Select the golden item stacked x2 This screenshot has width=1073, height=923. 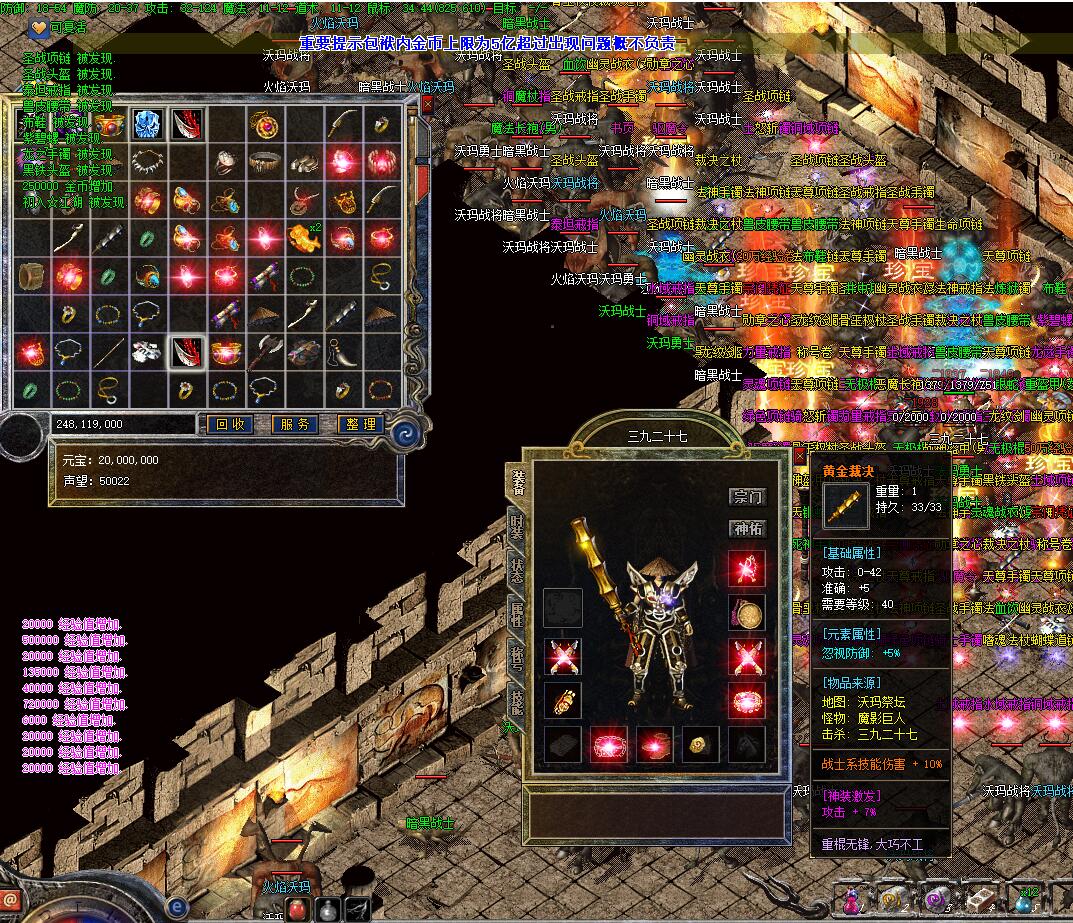tap(303, 238)
